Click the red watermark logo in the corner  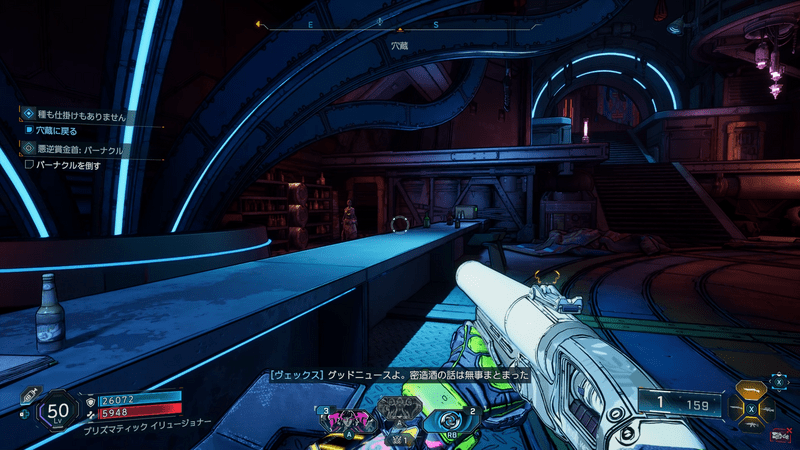click(778, 434)
